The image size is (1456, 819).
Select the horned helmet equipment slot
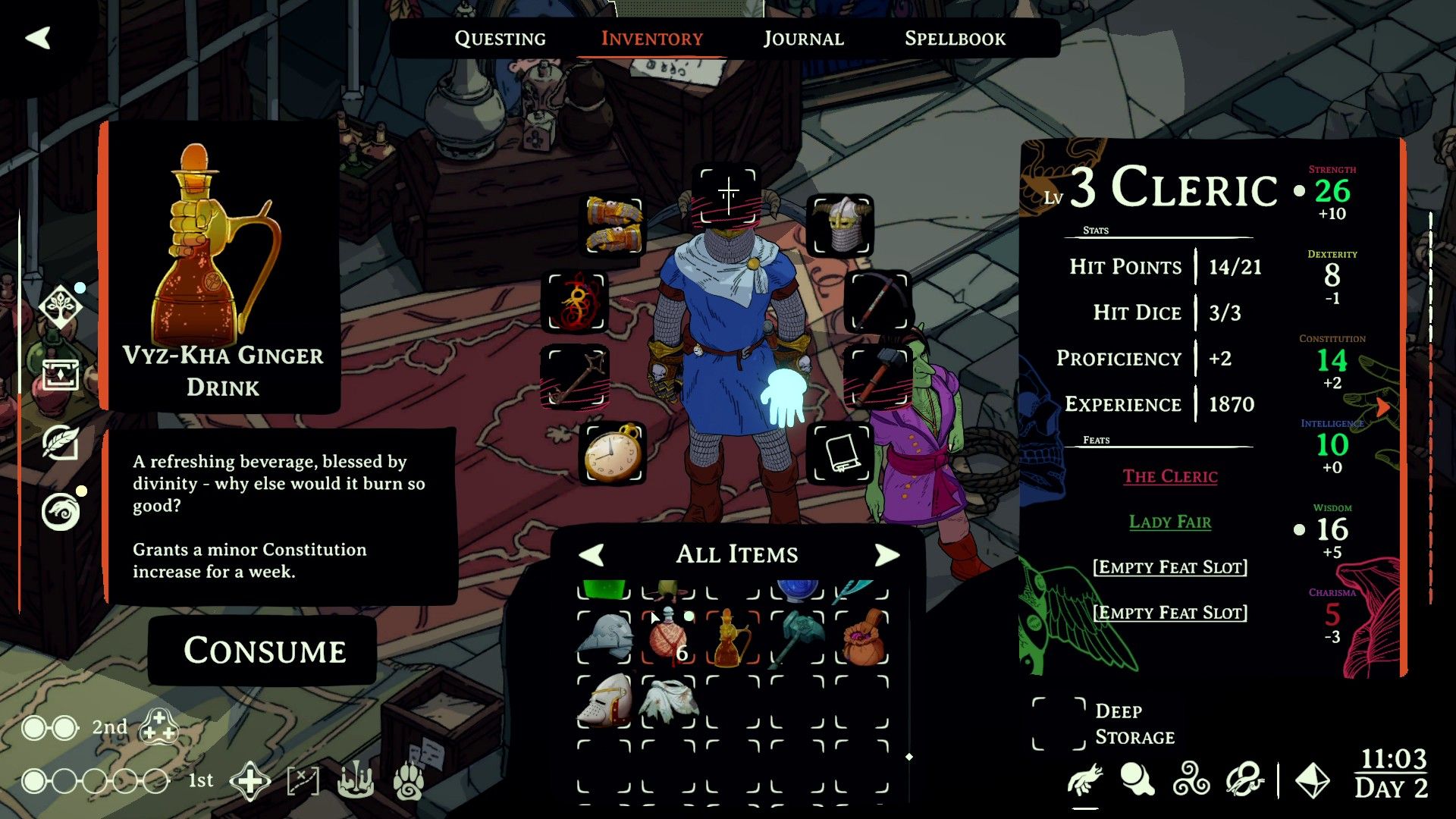pos(841,225)
